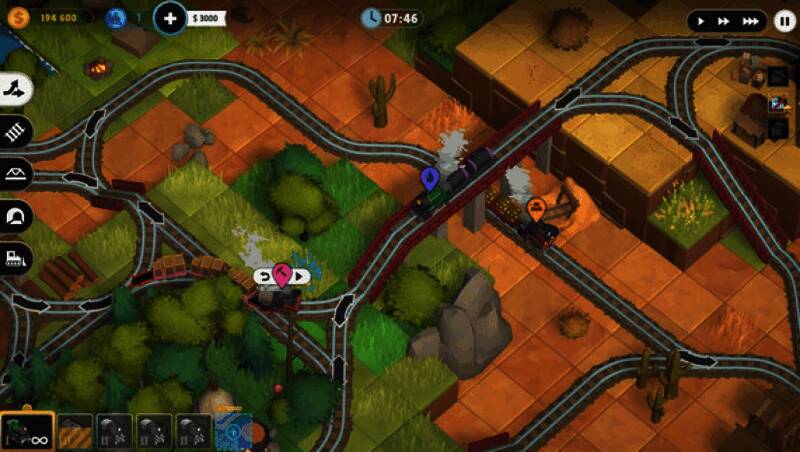Select the track switch tool
800x452 pixels.
coord(16,89)
